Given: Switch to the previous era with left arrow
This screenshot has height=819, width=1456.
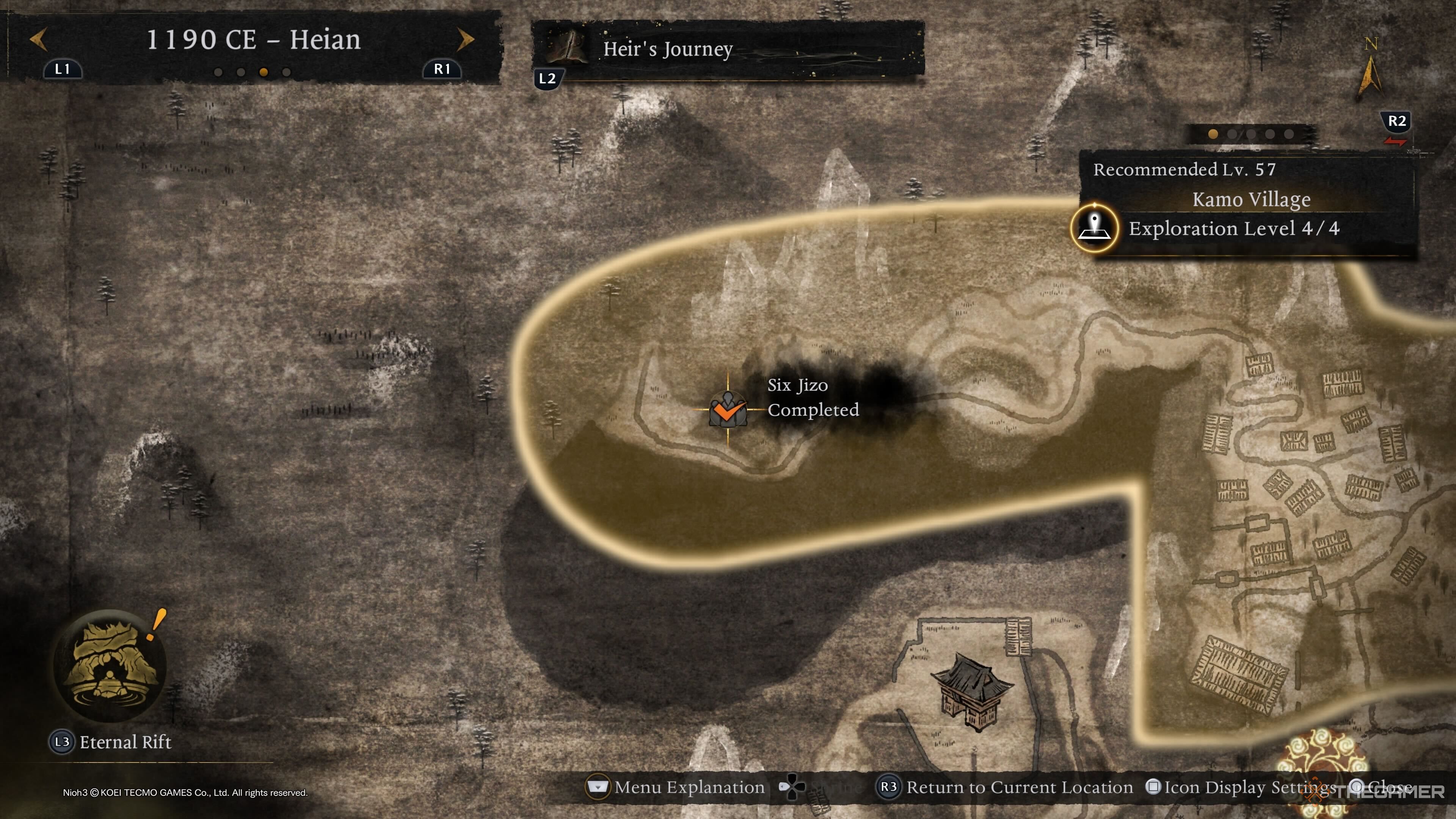Looking at the screenshot, I should (38, 39).
